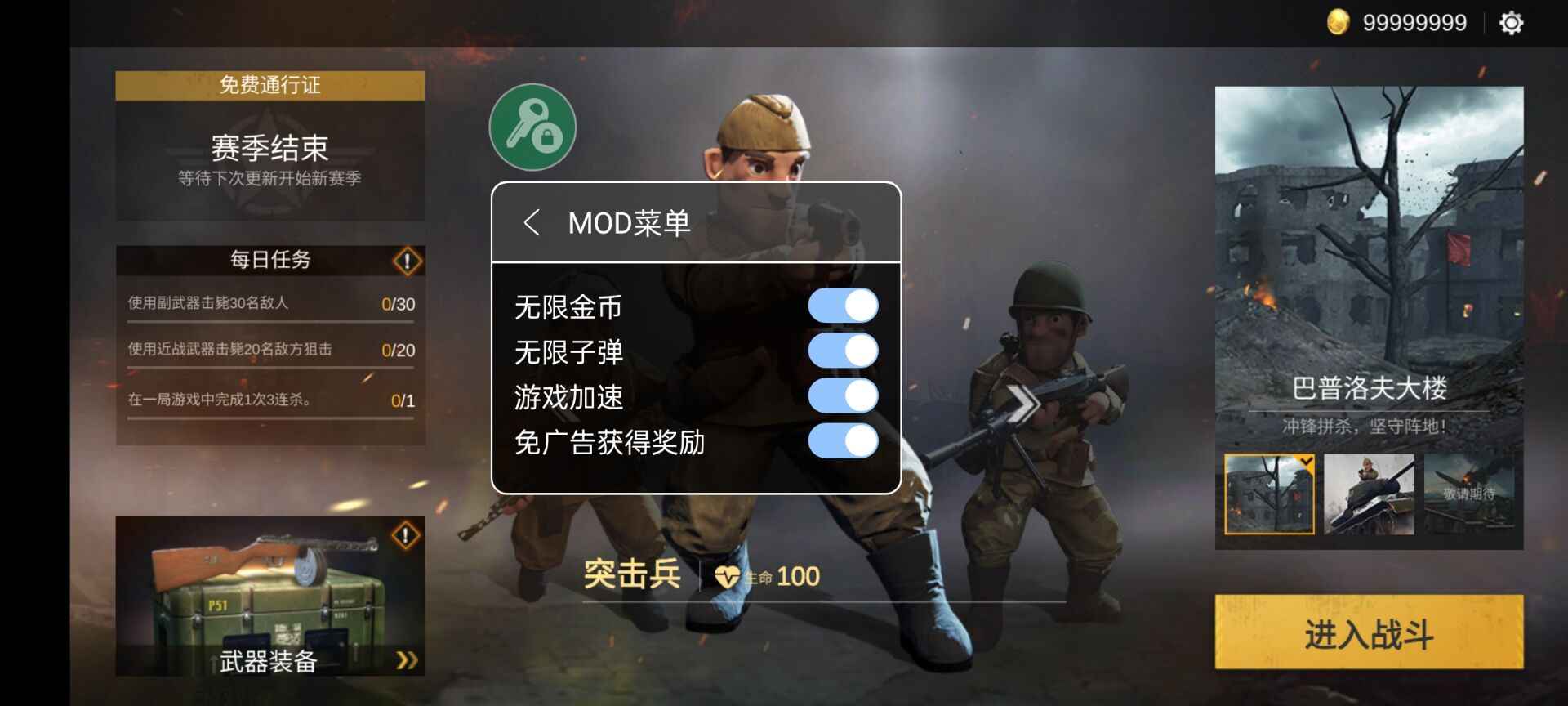This screenshot has height=706, width=1568.
Task: Open the 每日任务 daily tasks header
Action: pyautogui.click(x=270, y=261)
